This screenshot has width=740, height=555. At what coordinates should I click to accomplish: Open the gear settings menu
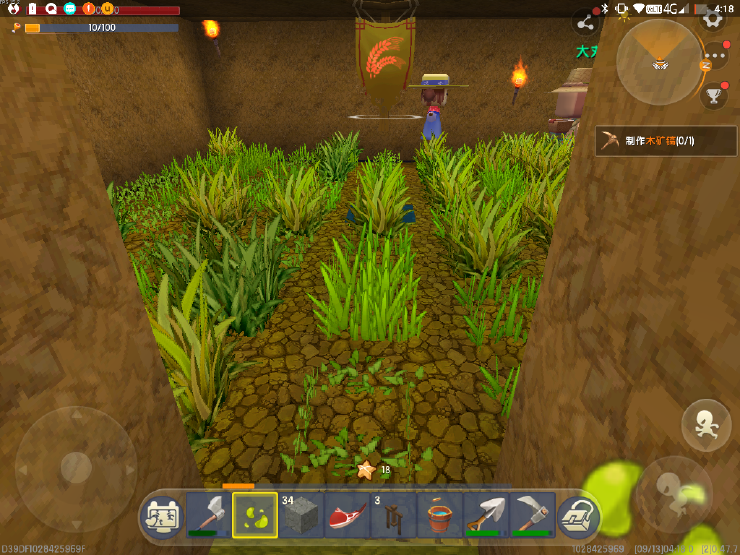(713, 19)
